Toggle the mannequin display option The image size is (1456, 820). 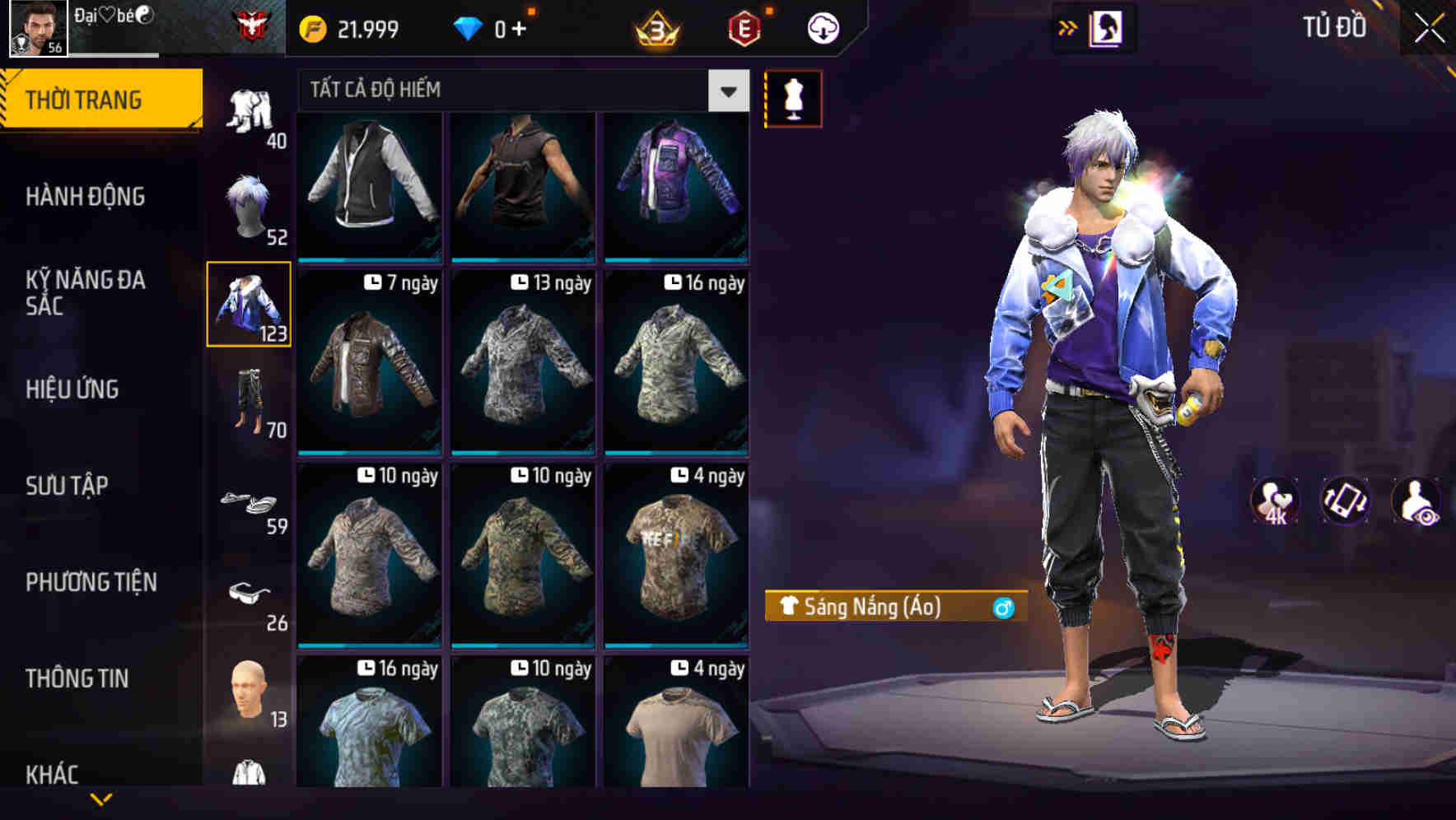(793, 98)
